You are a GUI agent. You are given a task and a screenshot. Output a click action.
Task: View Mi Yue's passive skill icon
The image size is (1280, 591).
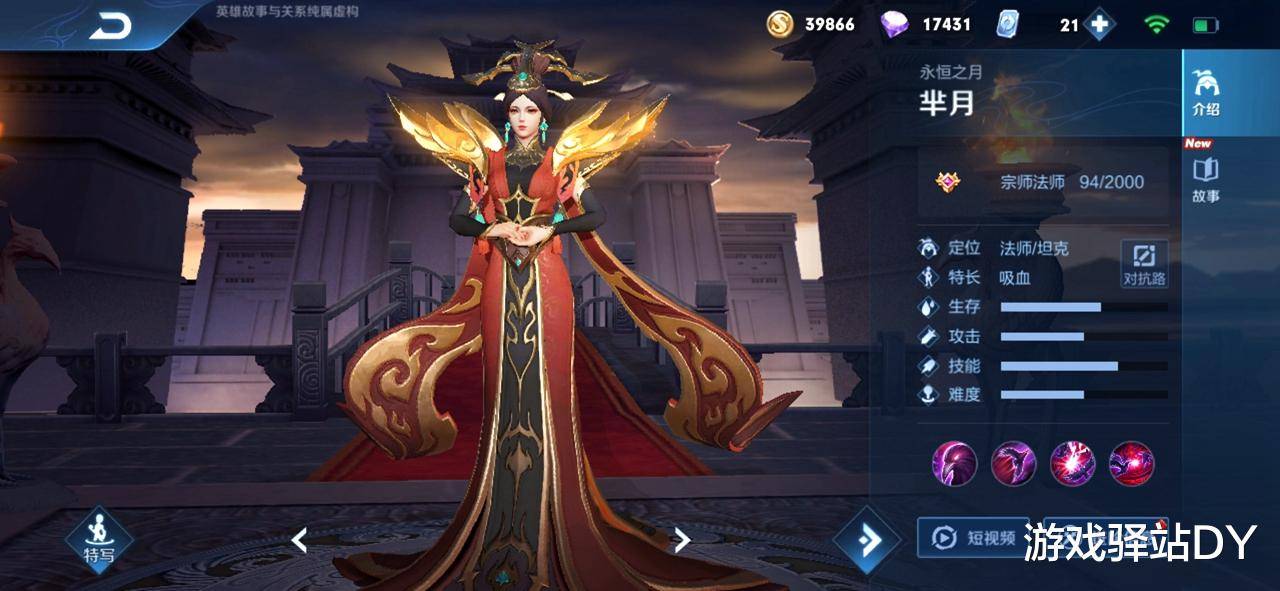point(954,463)
